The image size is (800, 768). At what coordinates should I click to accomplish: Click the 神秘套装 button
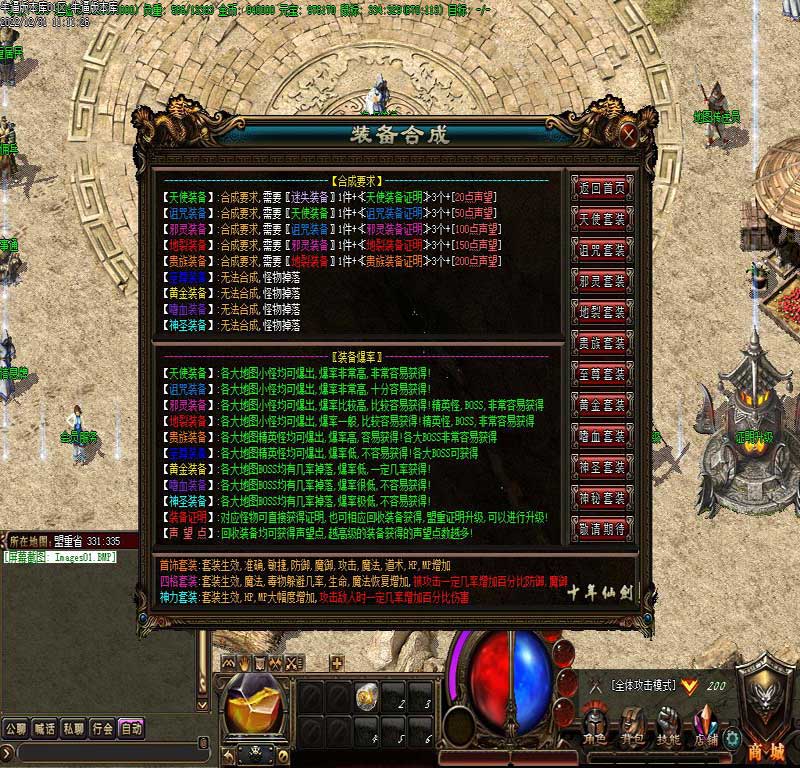point(601,497)
